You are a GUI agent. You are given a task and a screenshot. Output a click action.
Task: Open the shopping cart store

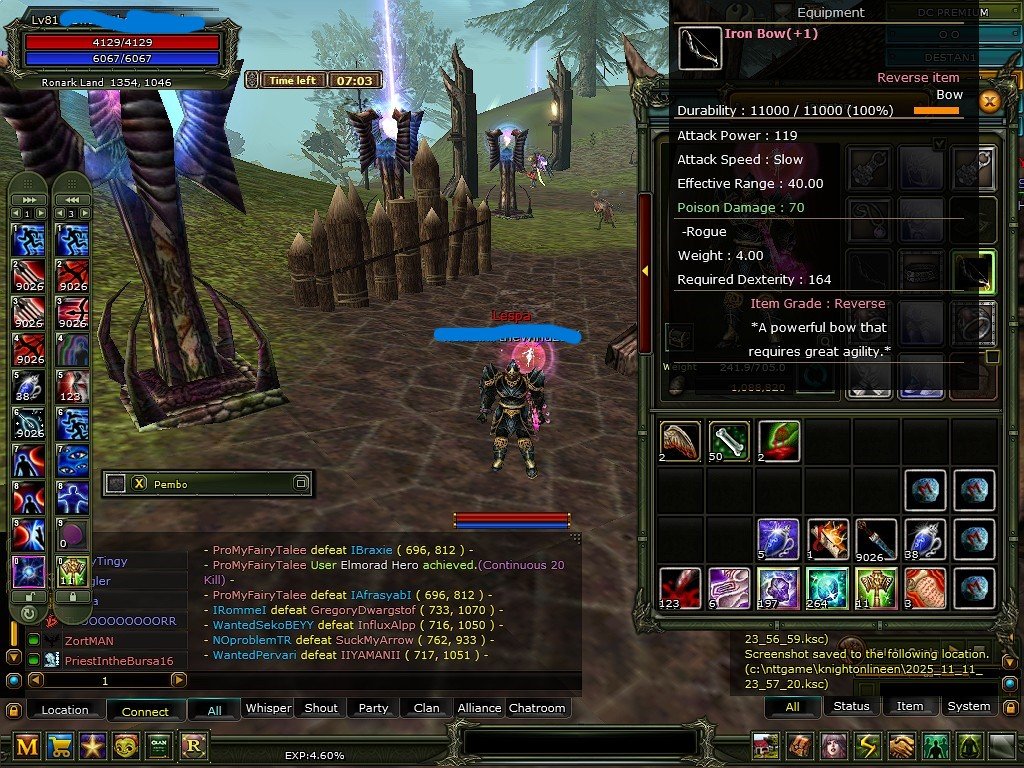point(61,745)
